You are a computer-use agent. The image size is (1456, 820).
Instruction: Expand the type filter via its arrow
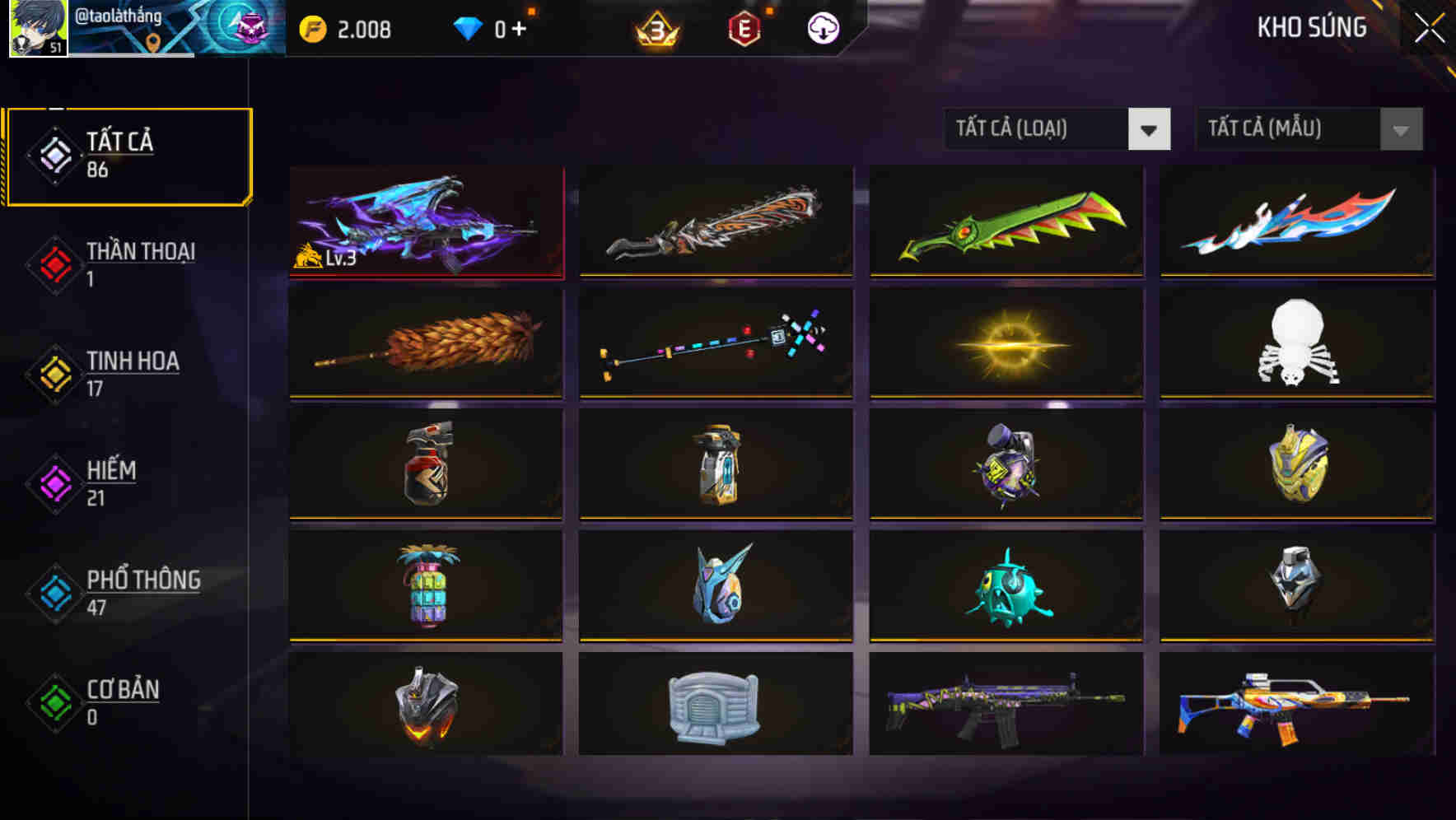pyautogui.click(x=1150, y=129)
